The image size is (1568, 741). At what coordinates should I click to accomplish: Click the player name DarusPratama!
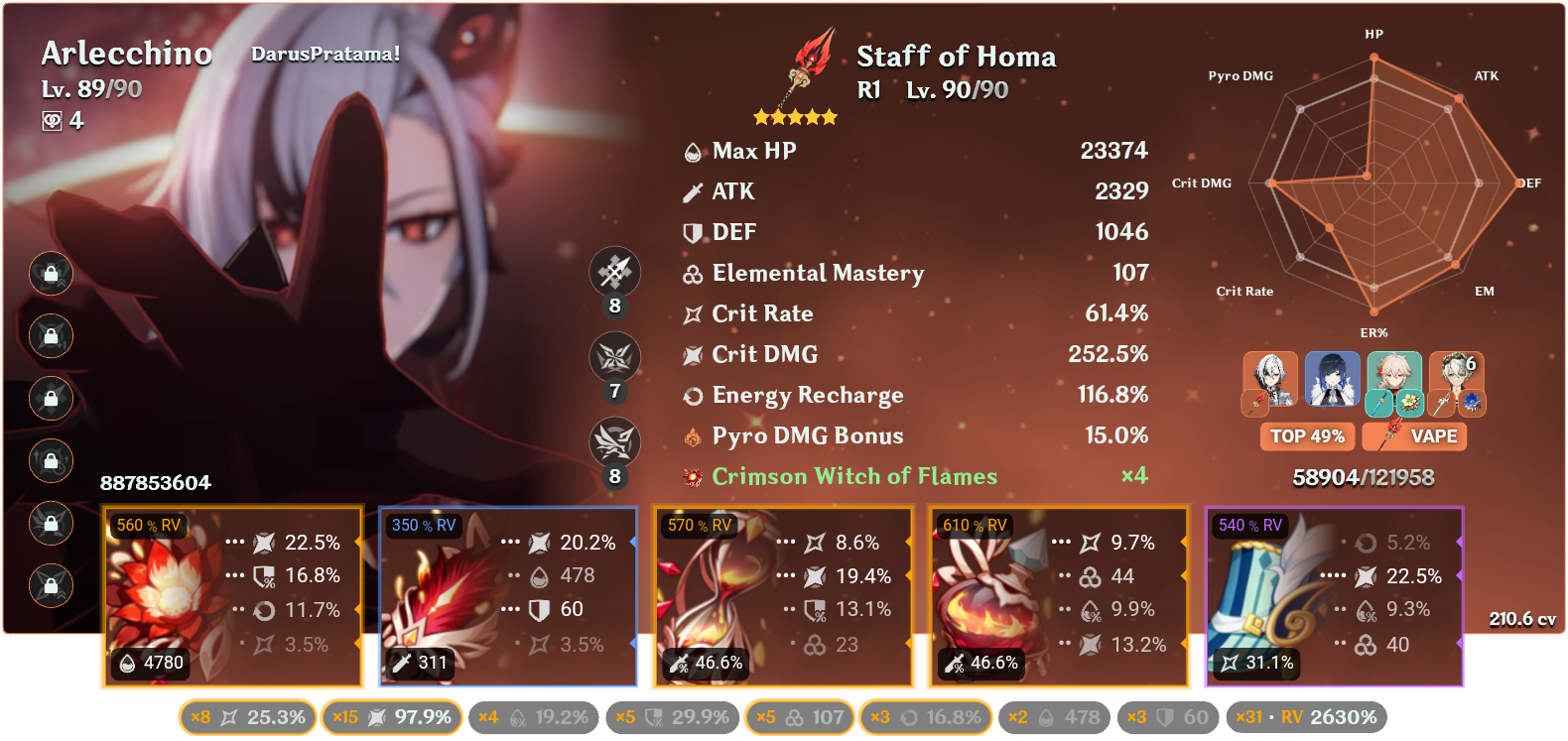pyautogui.click(x=327, y=56)
